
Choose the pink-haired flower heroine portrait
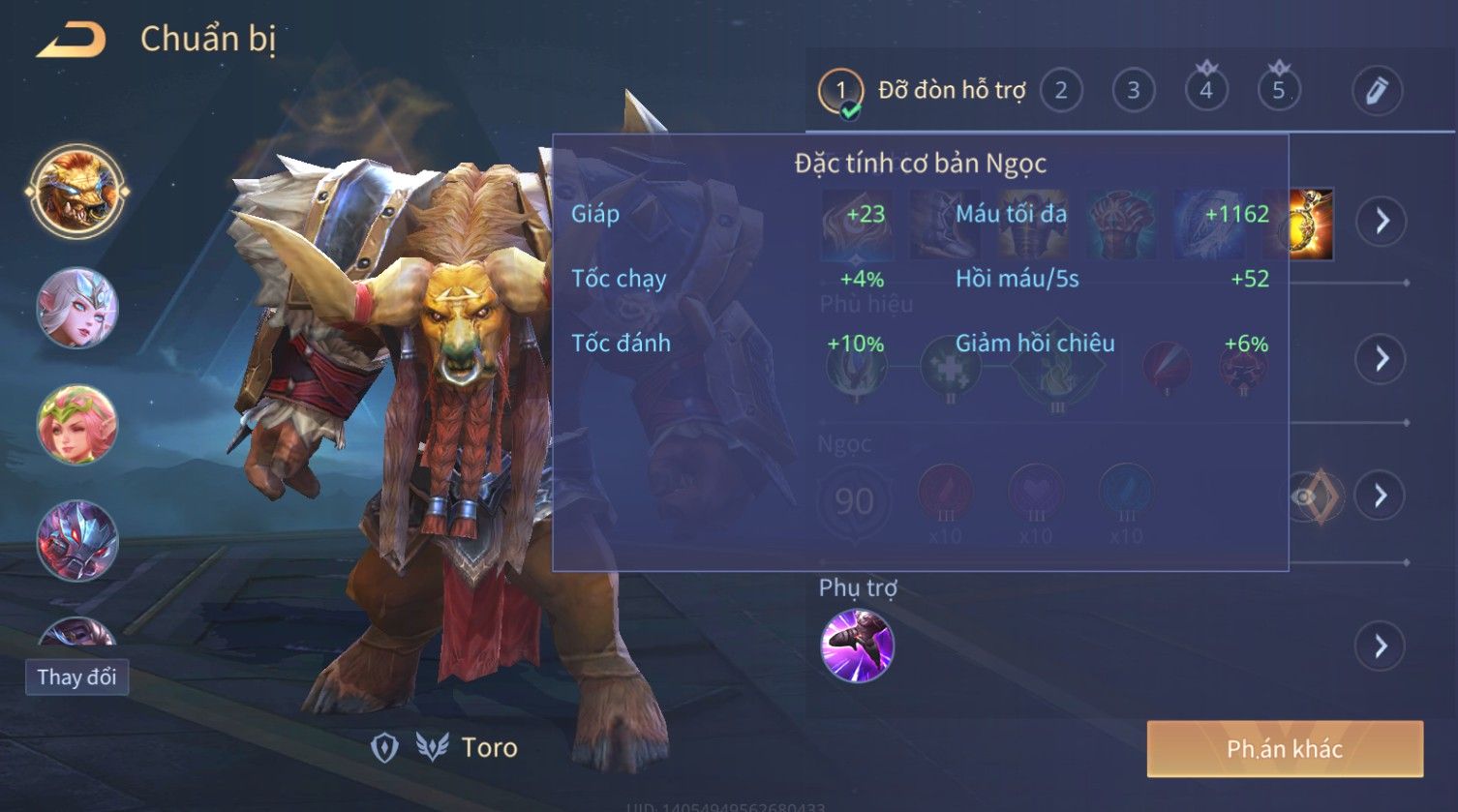tap(76, 425)
